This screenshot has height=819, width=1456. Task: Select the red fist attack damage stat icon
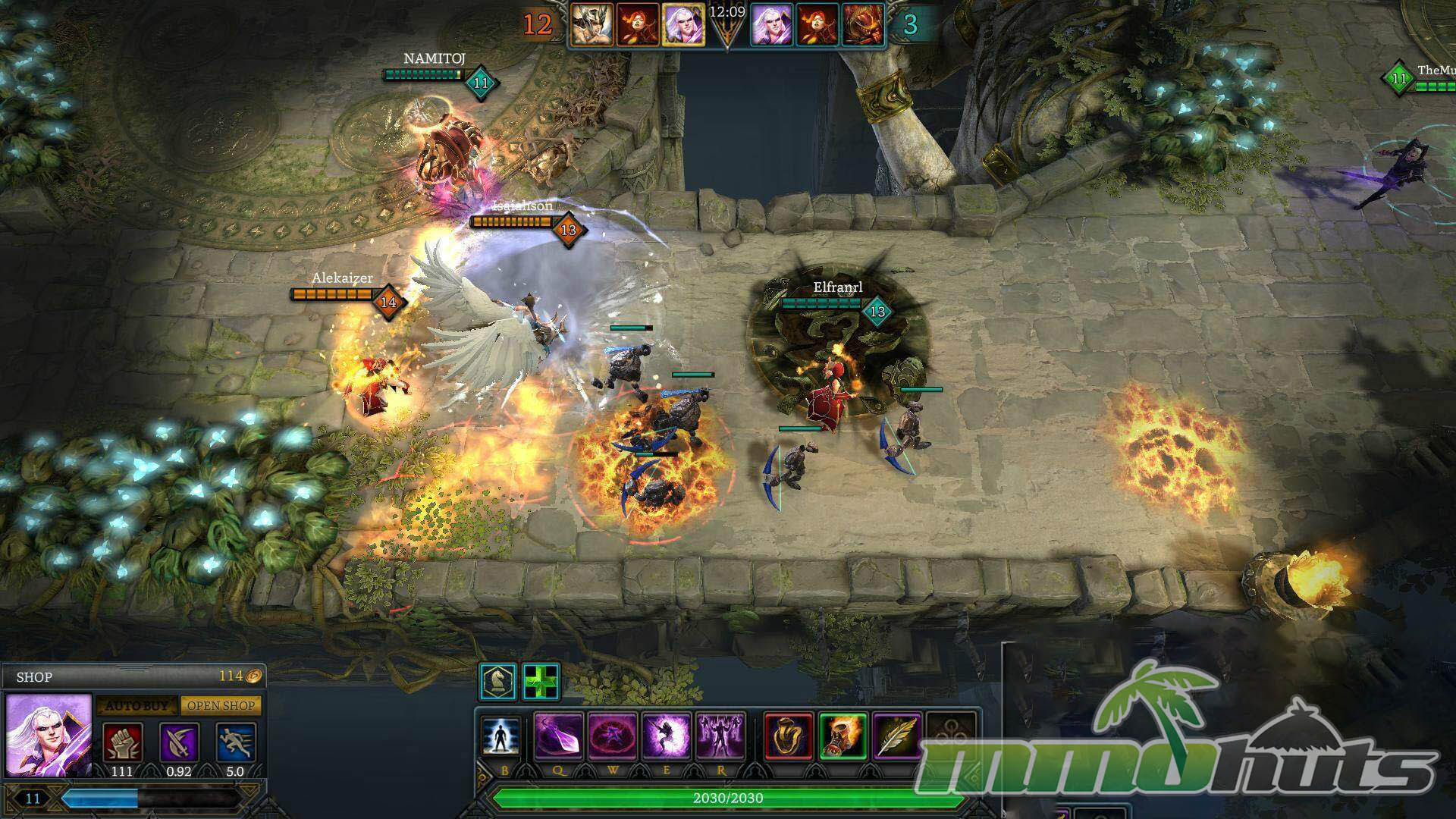click(x=121, y=742)
